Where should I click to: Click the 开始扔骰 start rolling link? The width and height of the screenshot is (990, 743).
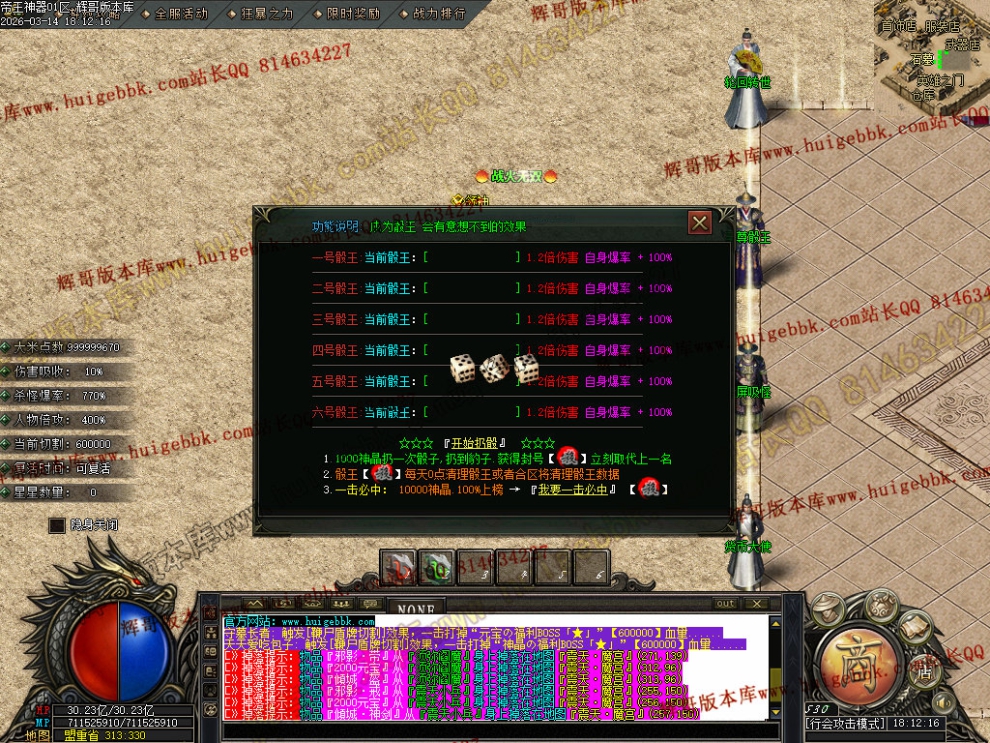click(x=475, y=443)
